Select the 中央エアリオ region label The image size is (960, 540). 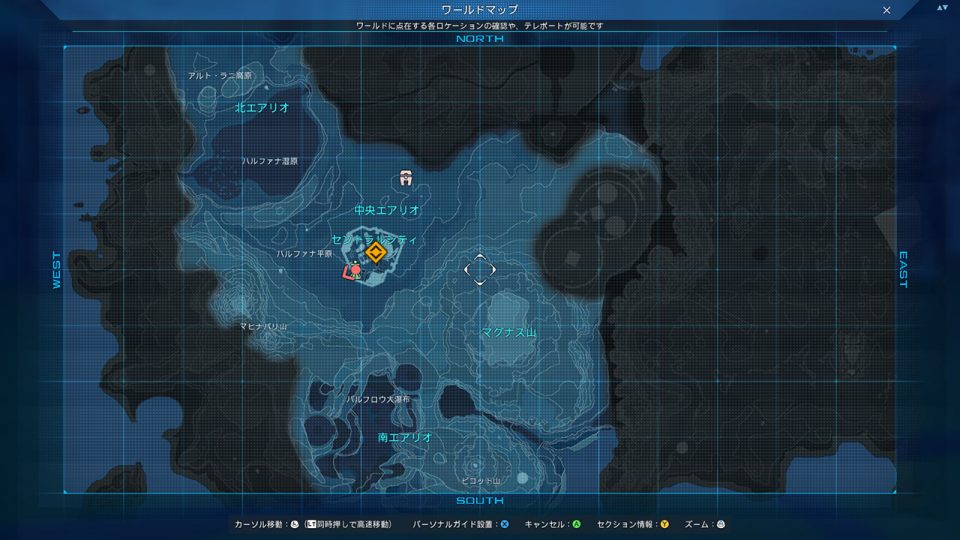click(x=387, y=211)
